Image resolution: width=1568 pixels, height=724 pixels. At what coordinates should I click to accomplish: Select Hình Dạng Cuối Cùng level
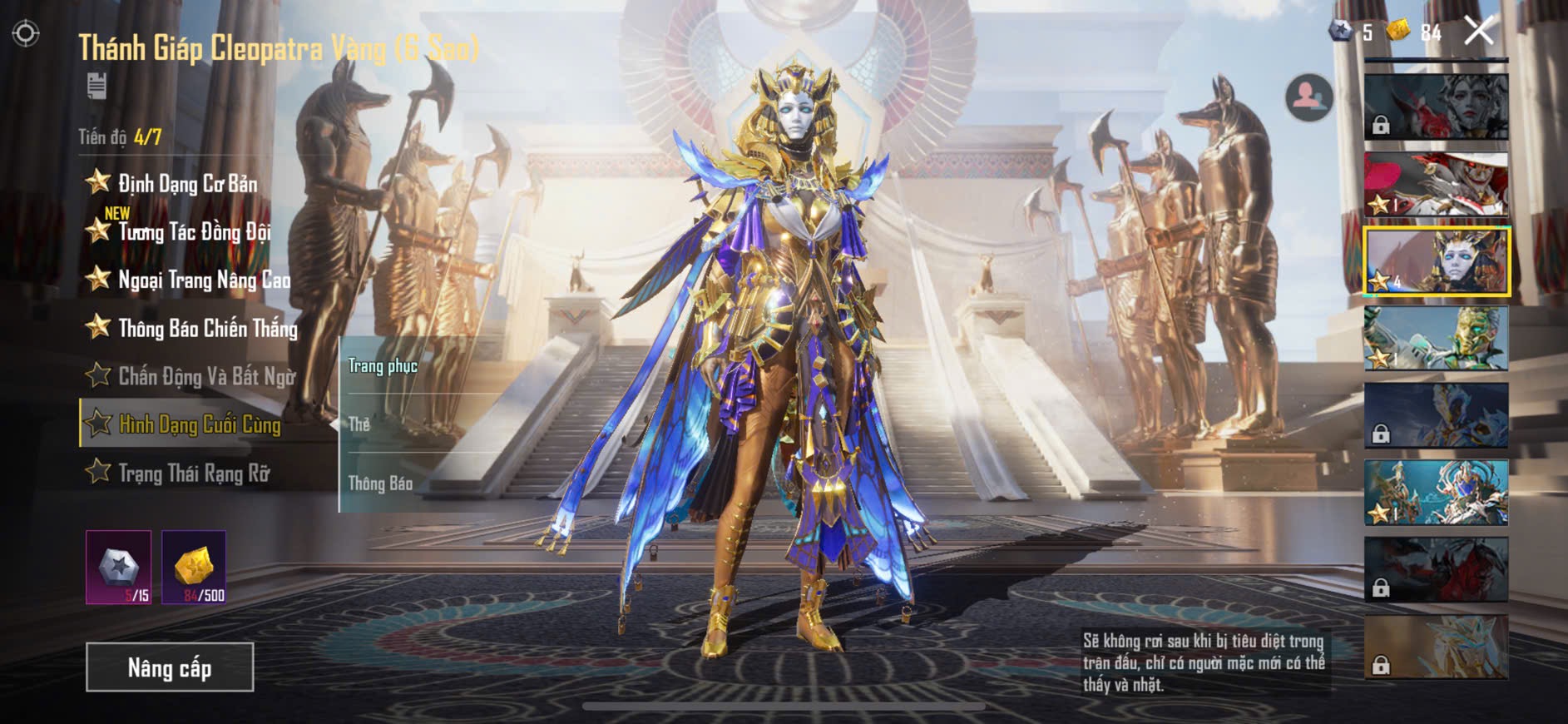(199, 424)
